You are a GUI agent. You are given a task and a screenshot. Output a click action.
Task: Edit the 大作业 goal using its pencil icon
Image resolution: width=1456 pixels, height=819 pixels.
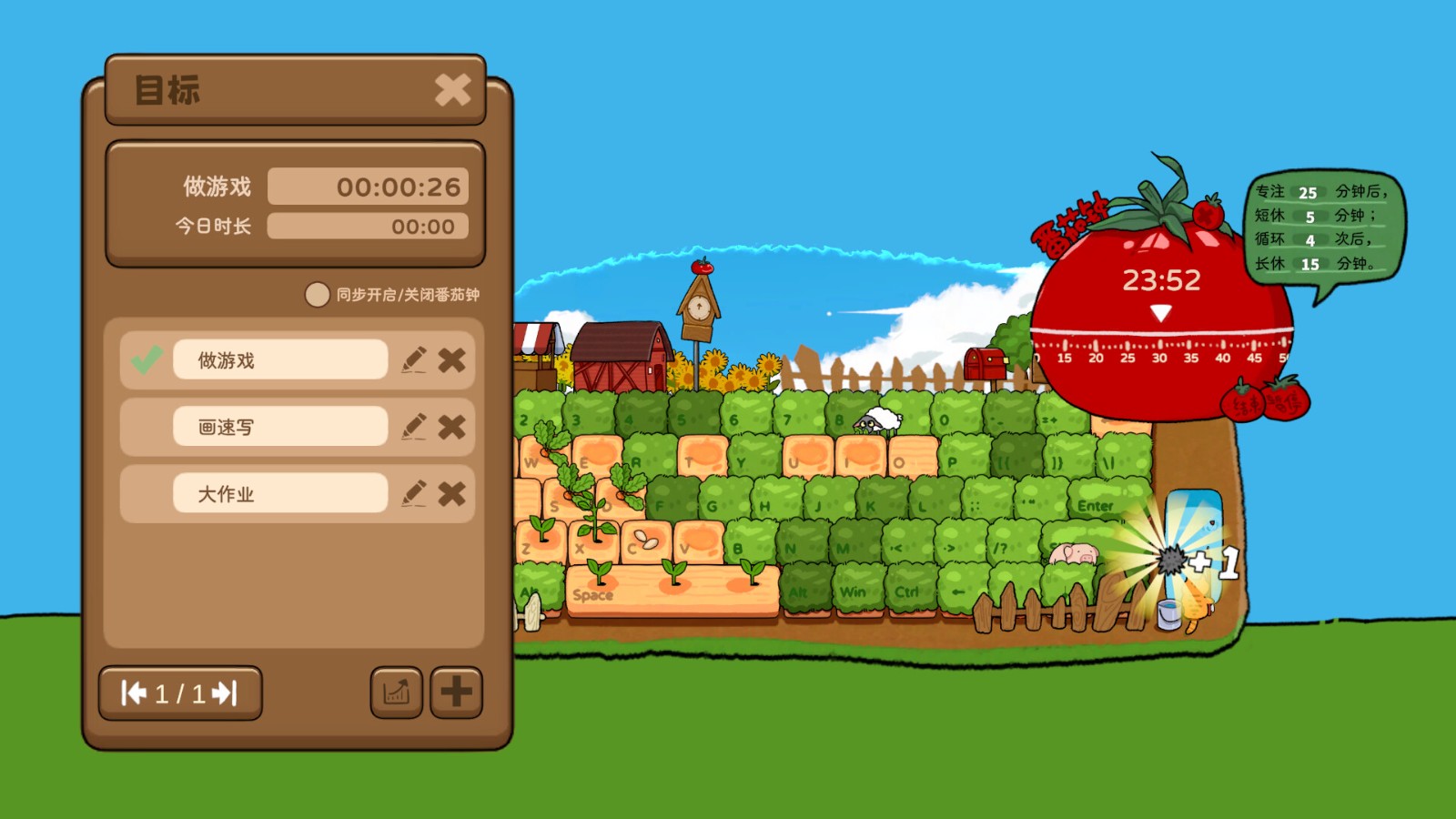coord(415,492)
